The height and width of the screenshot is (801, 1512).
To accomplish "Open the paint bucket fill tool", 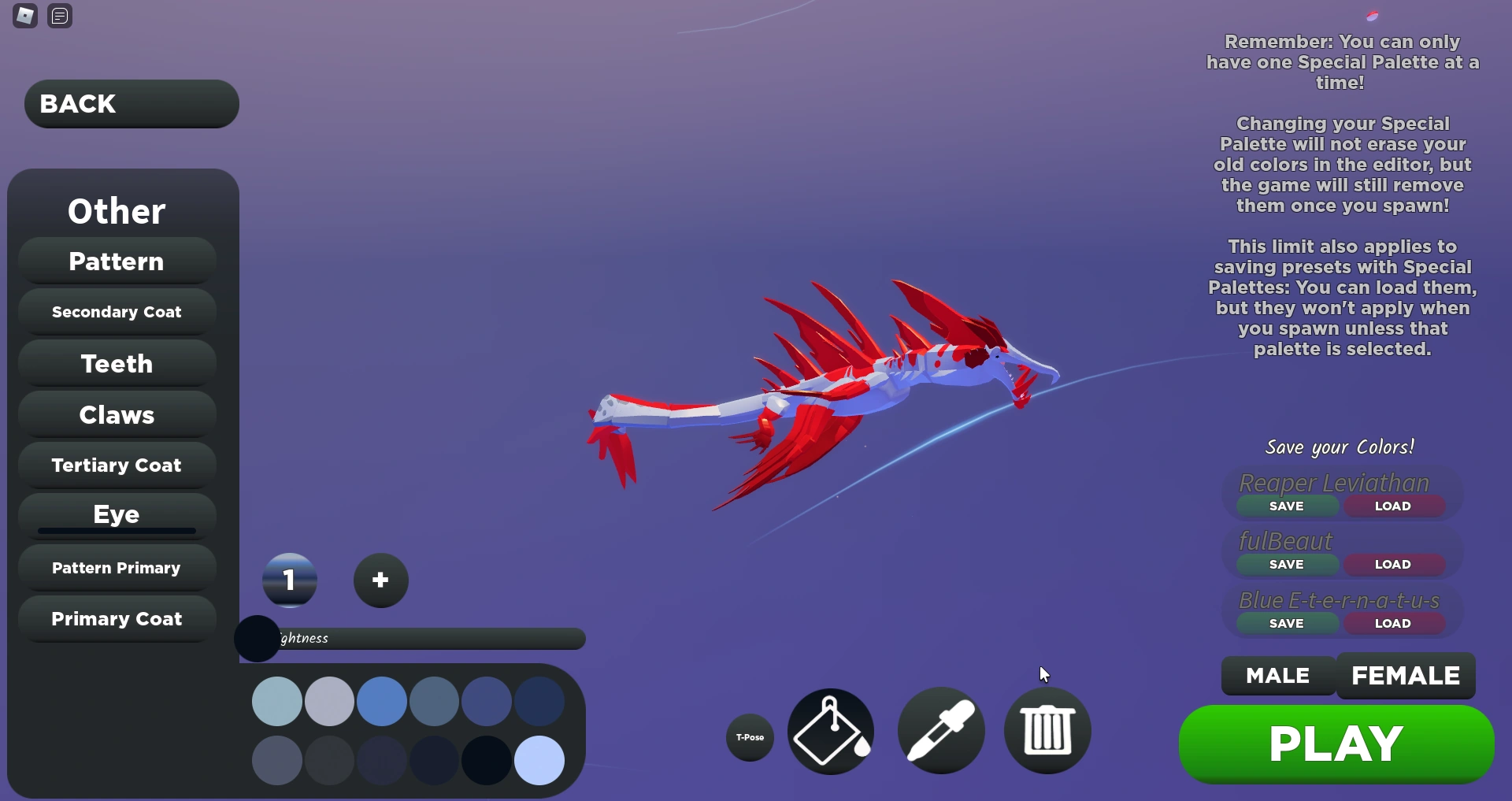I will coord(830,730).
